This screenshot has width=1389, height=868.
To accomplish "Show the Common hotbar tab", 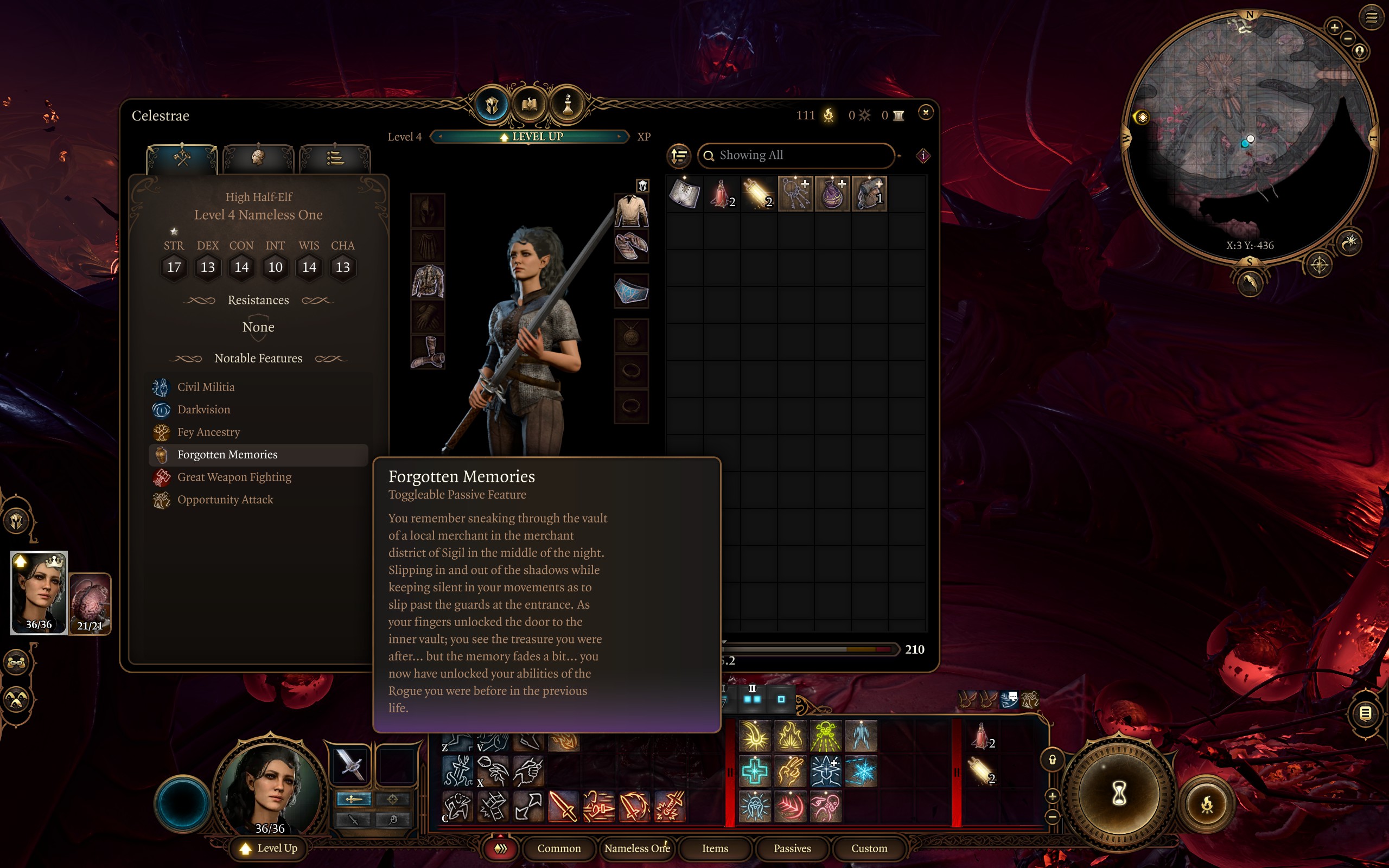I will [558, 848].
